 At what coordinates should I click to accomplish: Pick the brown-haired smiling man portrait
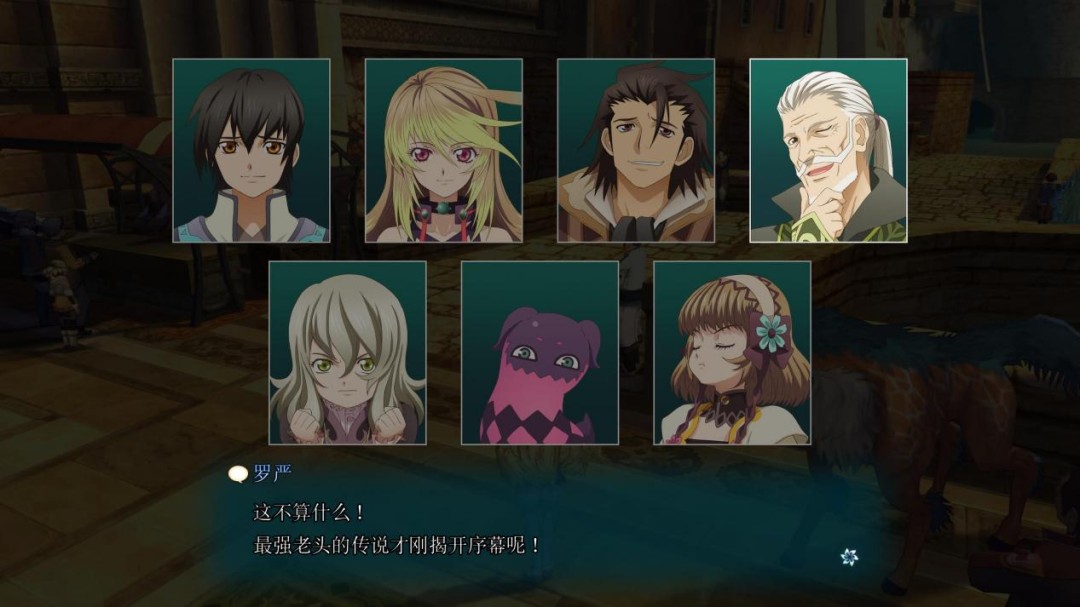point(635,150)
